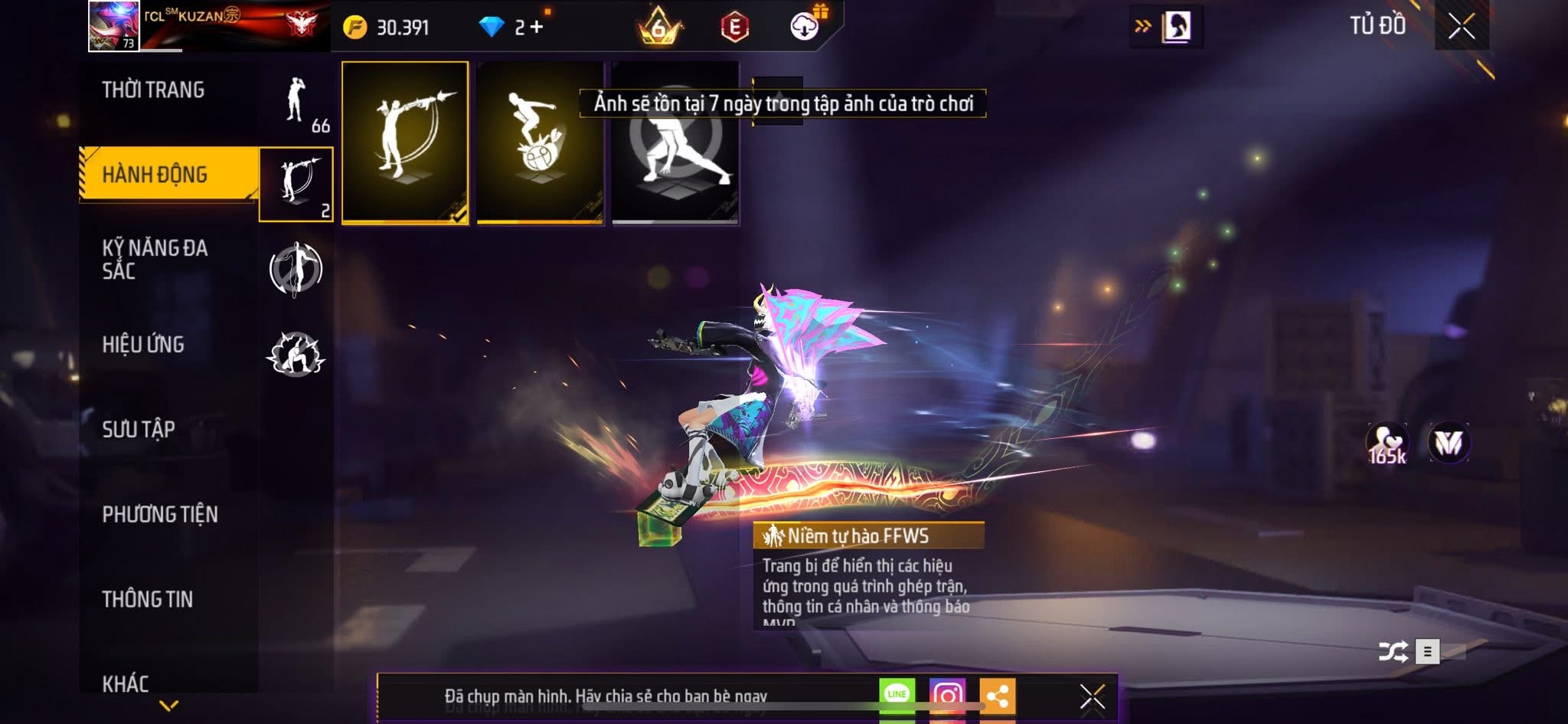This screenshot has height=724, width=1568.
Task: Select the skateboard trick emote
Action: tap(540, 143)
